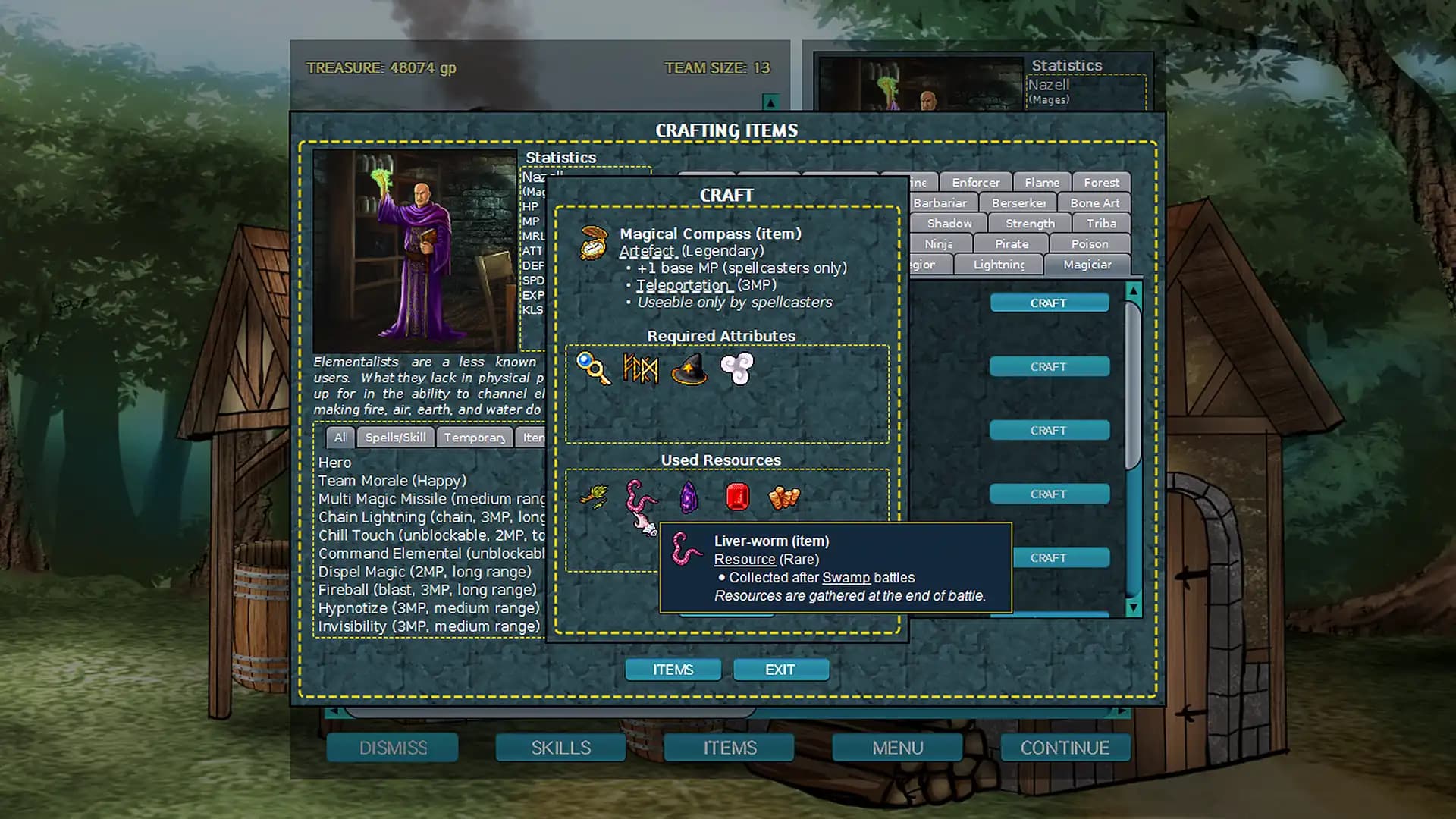1456x819 pixels.
Task: Open the ITEMS button in crafting window
Action: (673, 670)
